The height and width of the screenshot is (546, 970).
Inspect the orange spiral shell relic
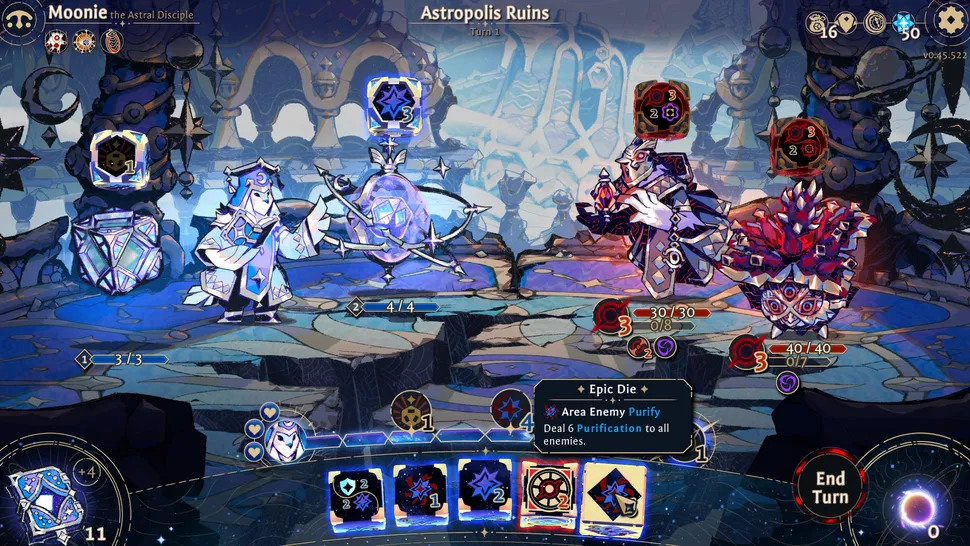pos(111,41)
